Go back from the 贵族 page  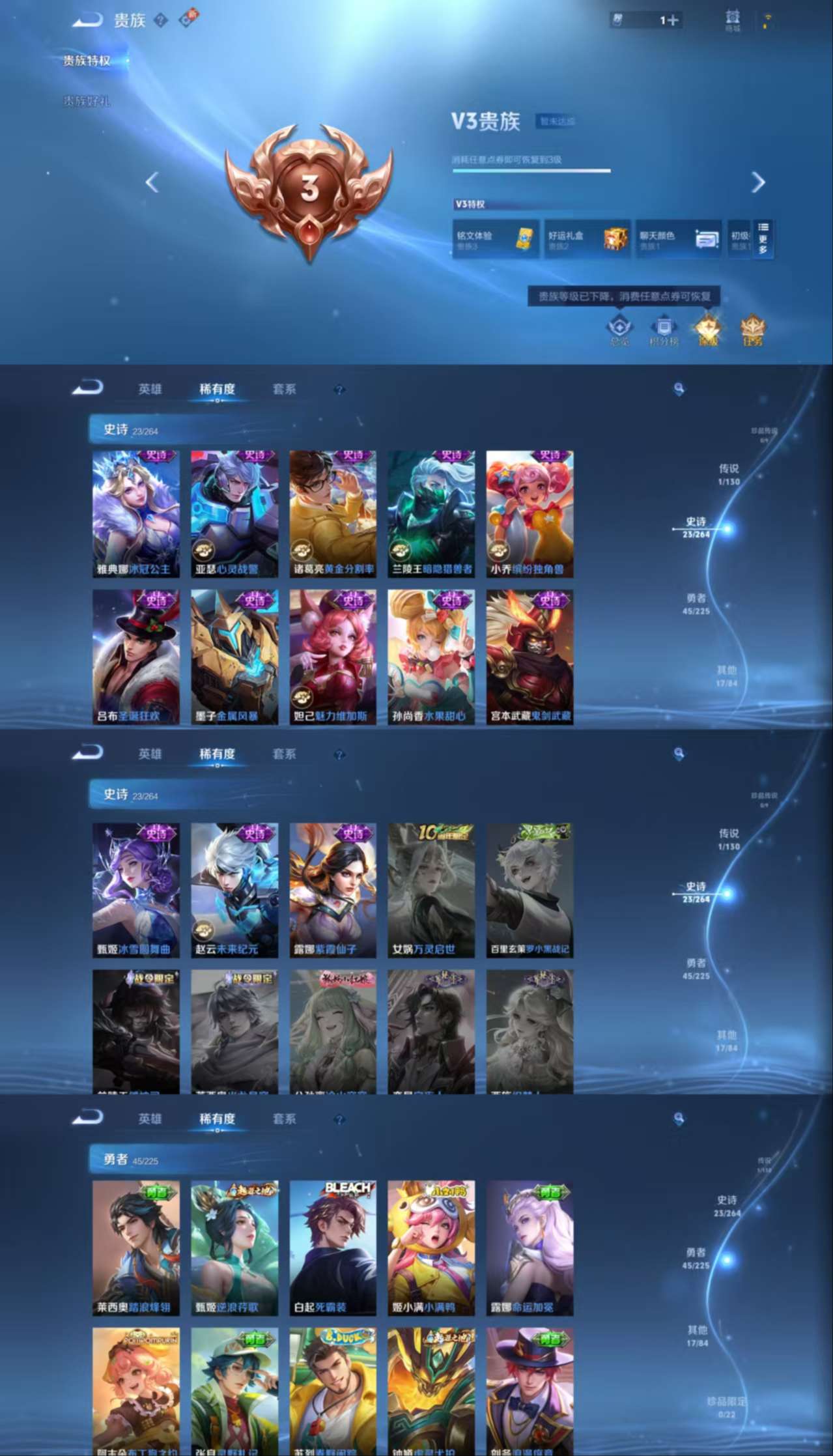coord(87,21)
